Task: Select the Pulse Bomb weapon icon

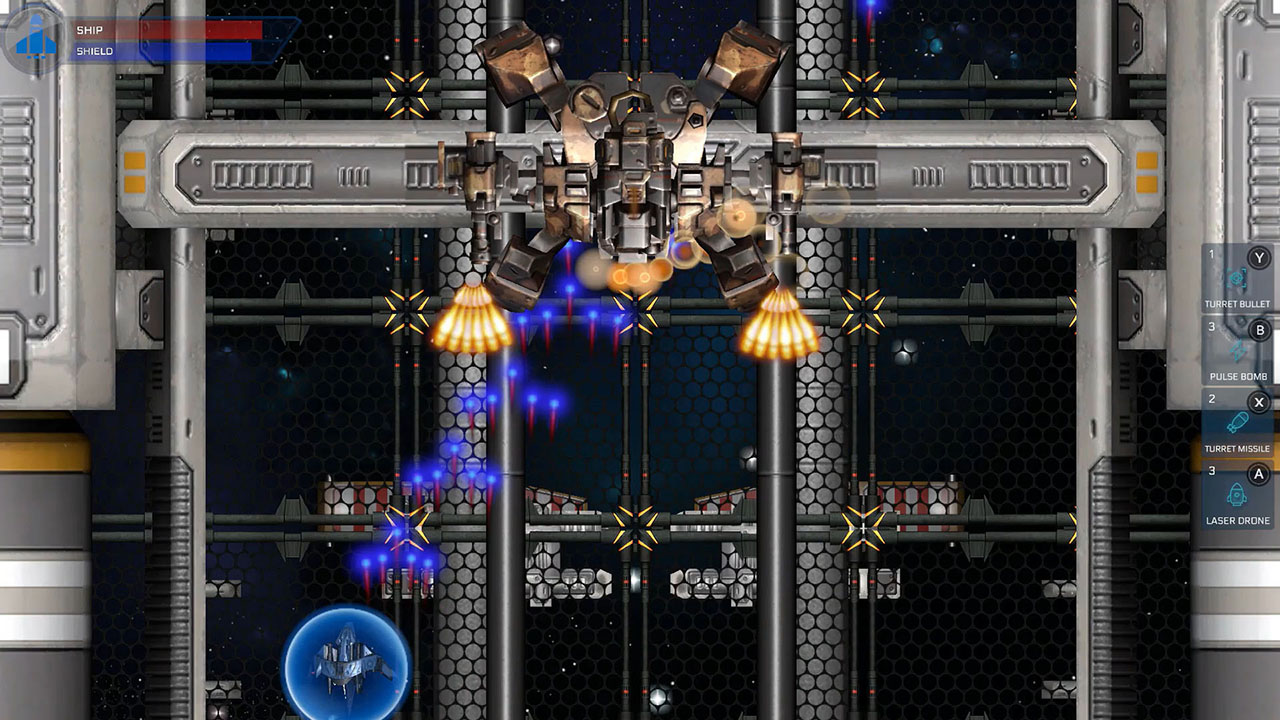Action: (x=1238, y=350)
